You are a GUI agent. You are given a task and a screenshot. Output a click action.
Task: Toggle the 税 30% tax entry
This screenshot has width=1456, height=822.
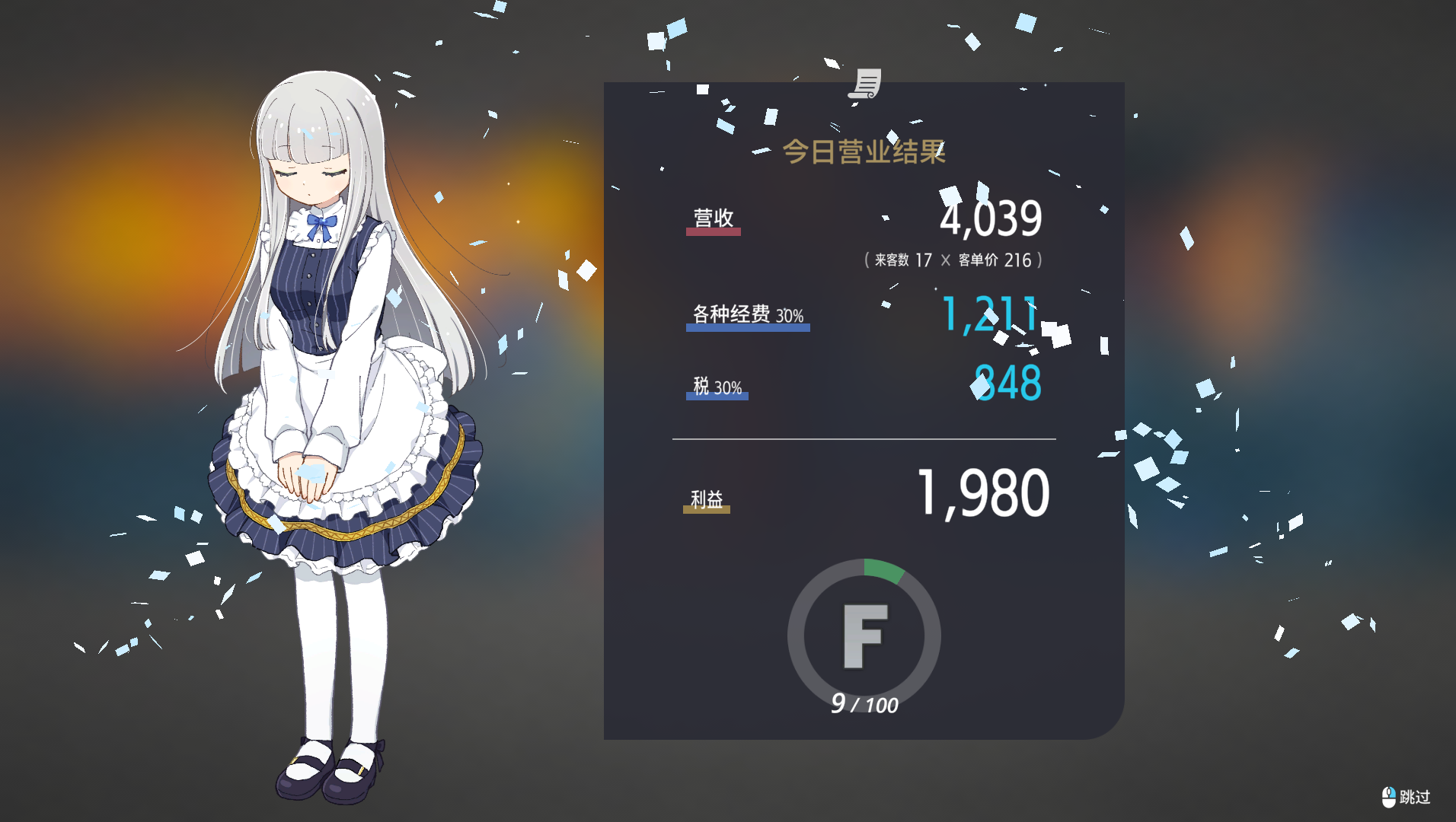point(716,385)
